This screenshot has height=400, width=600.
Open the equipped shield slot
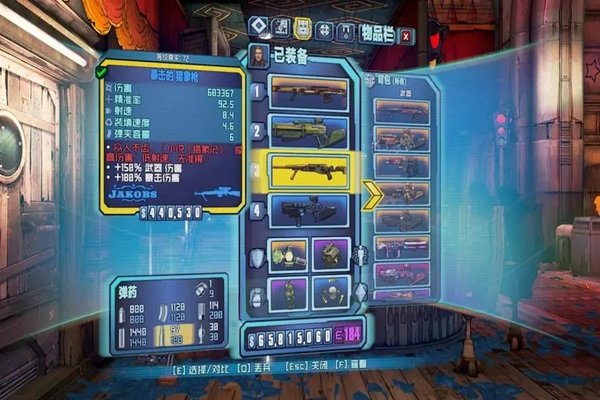(289, 255)
